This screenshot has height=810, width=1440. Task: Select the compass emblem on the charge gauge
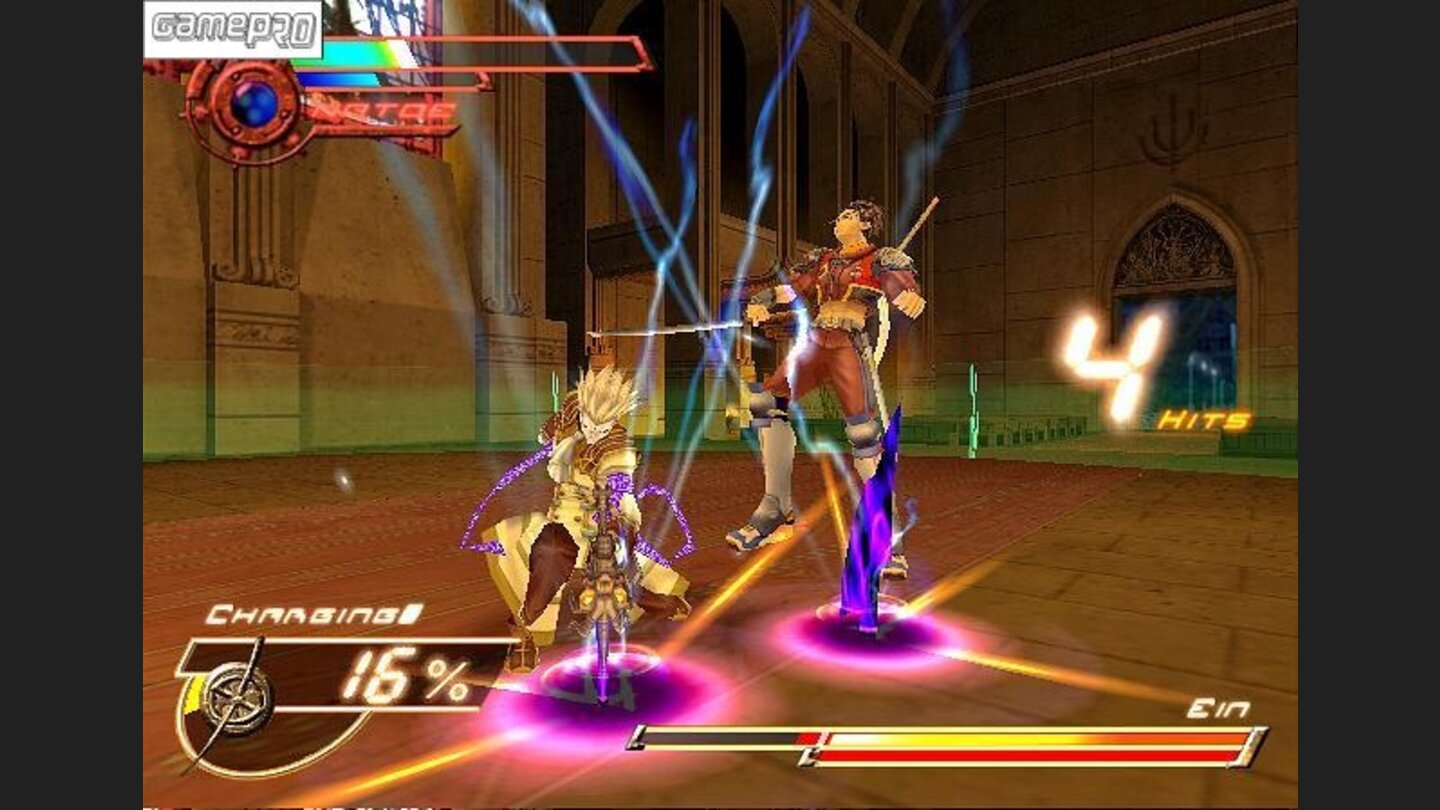pyautogui.click(x=237, y=695)
